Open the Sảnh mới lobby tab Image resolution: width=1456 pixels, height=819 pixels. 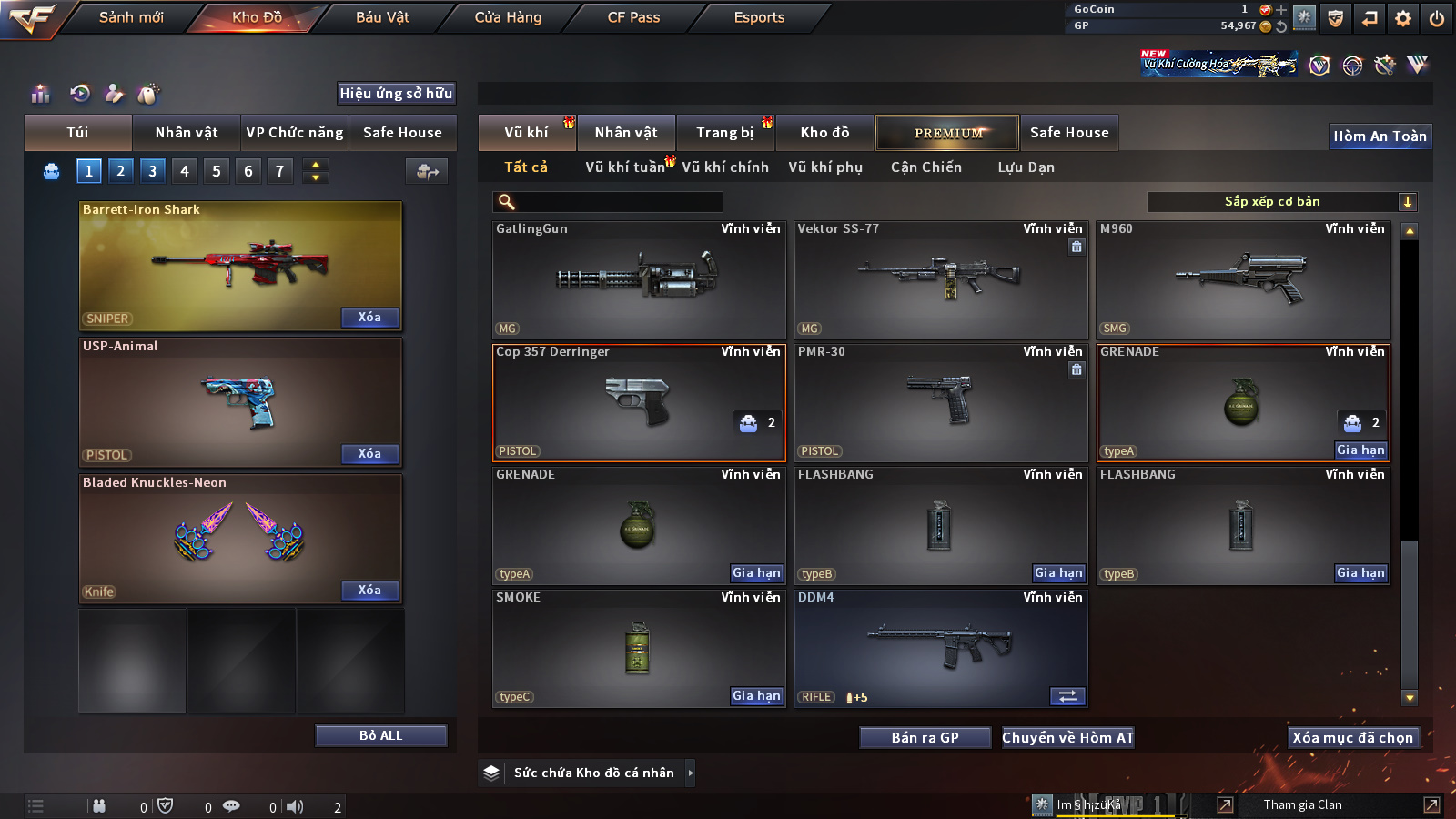pos(131,17)
